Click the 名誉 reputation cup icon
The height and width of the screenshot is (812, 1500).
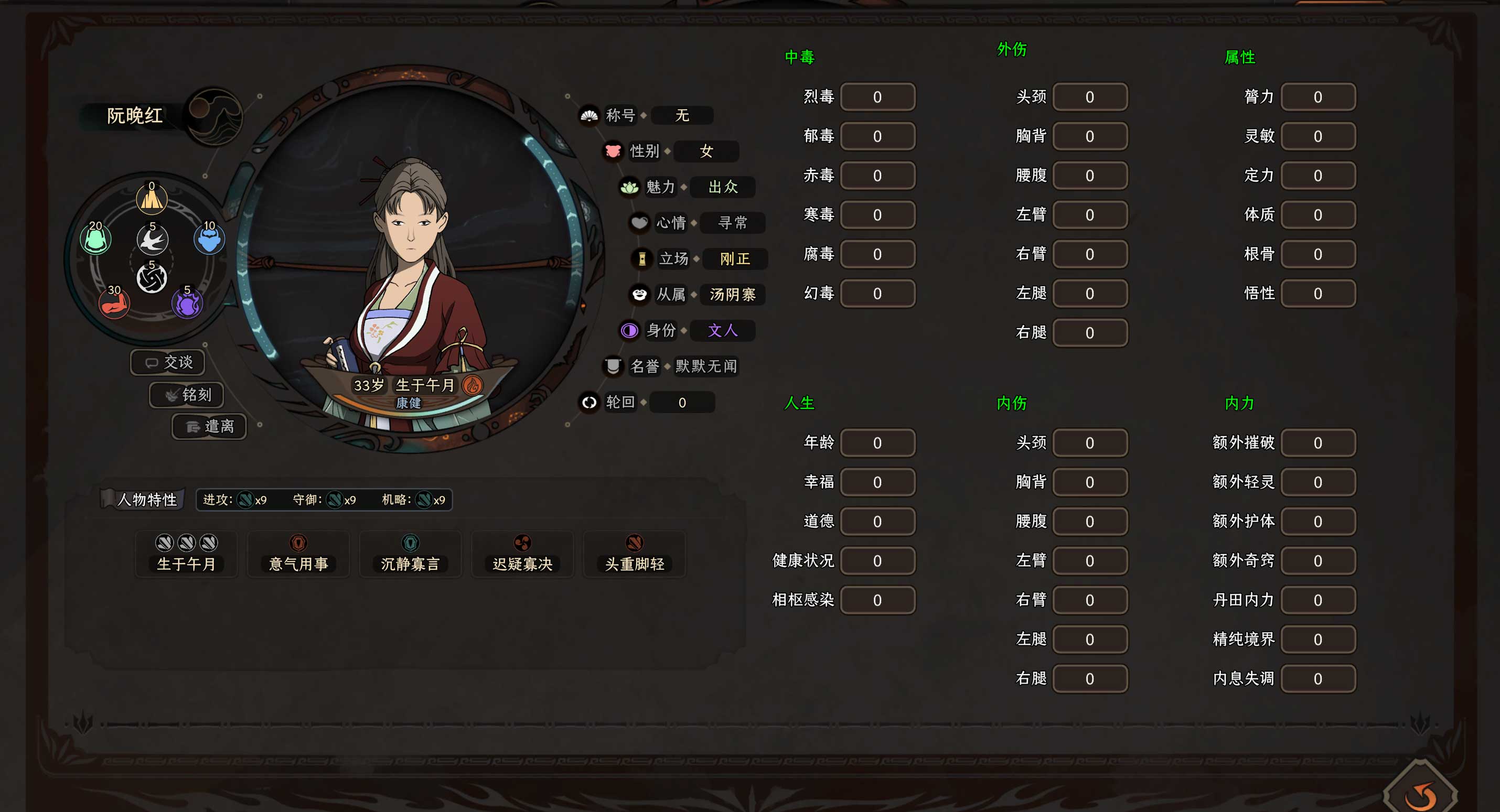[x=613, y=366]
